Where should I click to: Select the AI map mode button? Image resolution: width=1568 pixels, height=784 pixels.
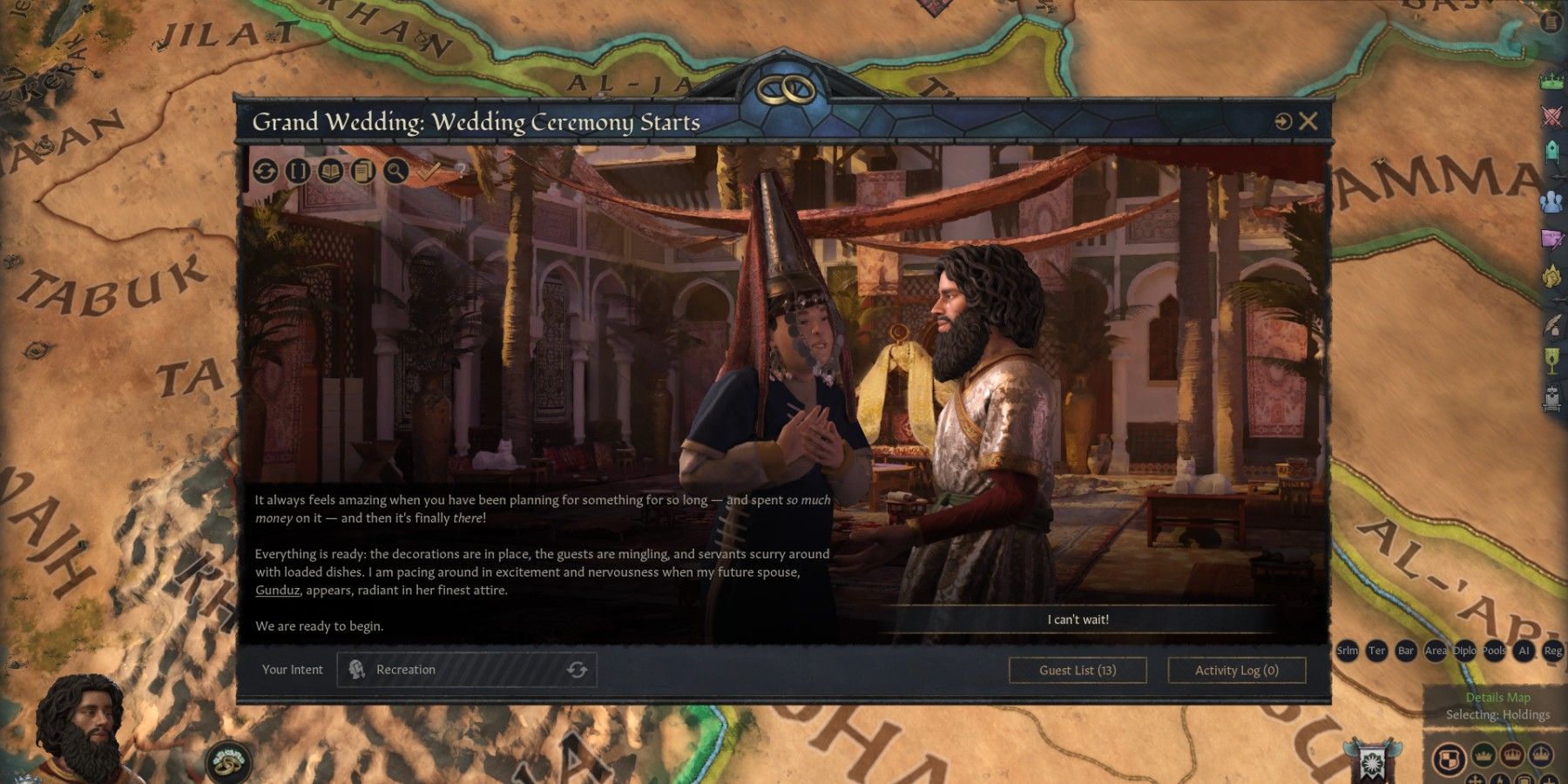1524,651
